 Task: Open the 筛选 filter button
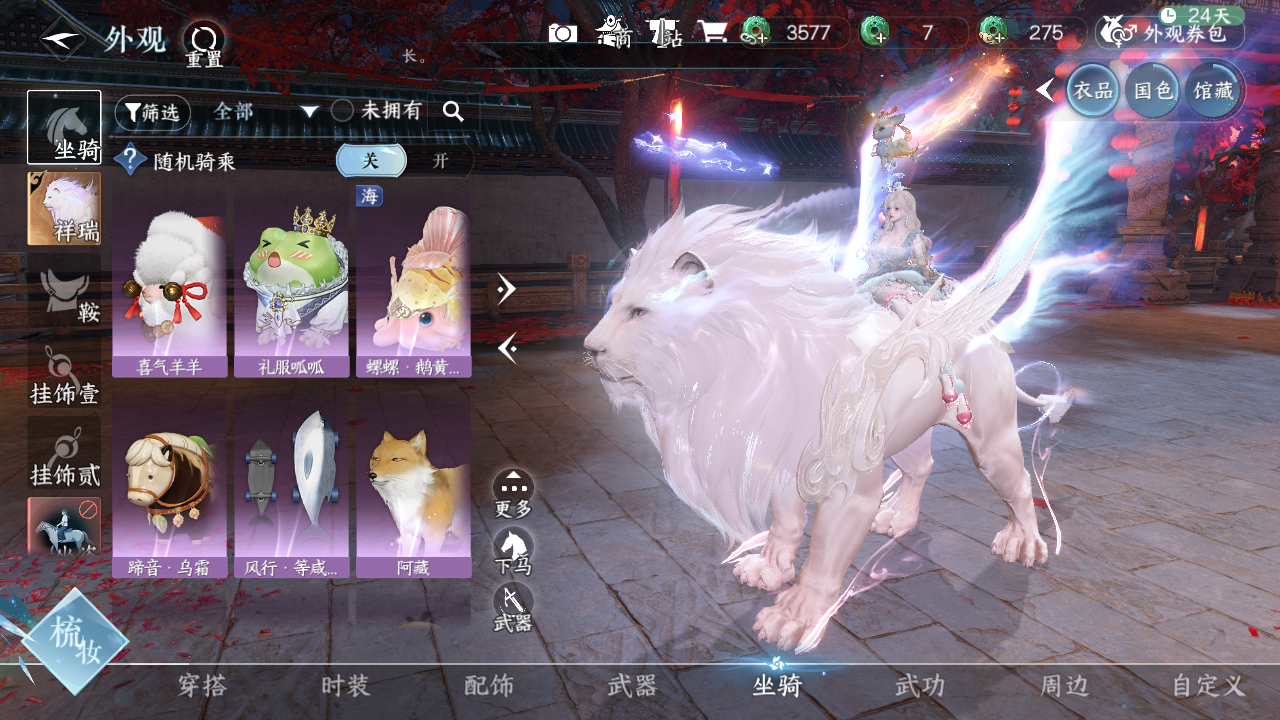tap(152, 112)
